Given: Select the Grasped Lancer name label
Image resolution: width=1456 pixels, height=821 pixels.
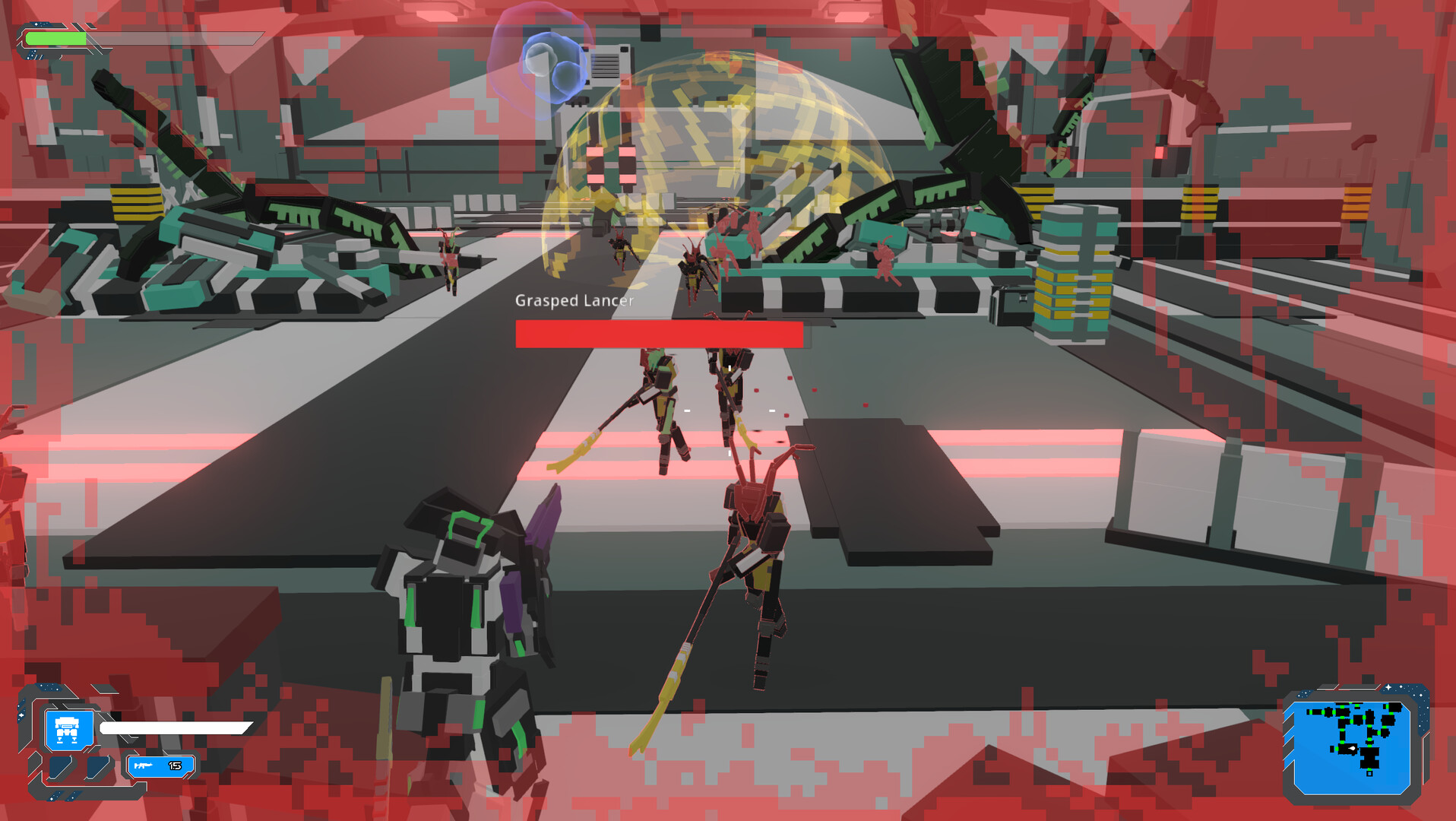Looking at the screenshot, I should pyautogui.click(x=574, y=301).
